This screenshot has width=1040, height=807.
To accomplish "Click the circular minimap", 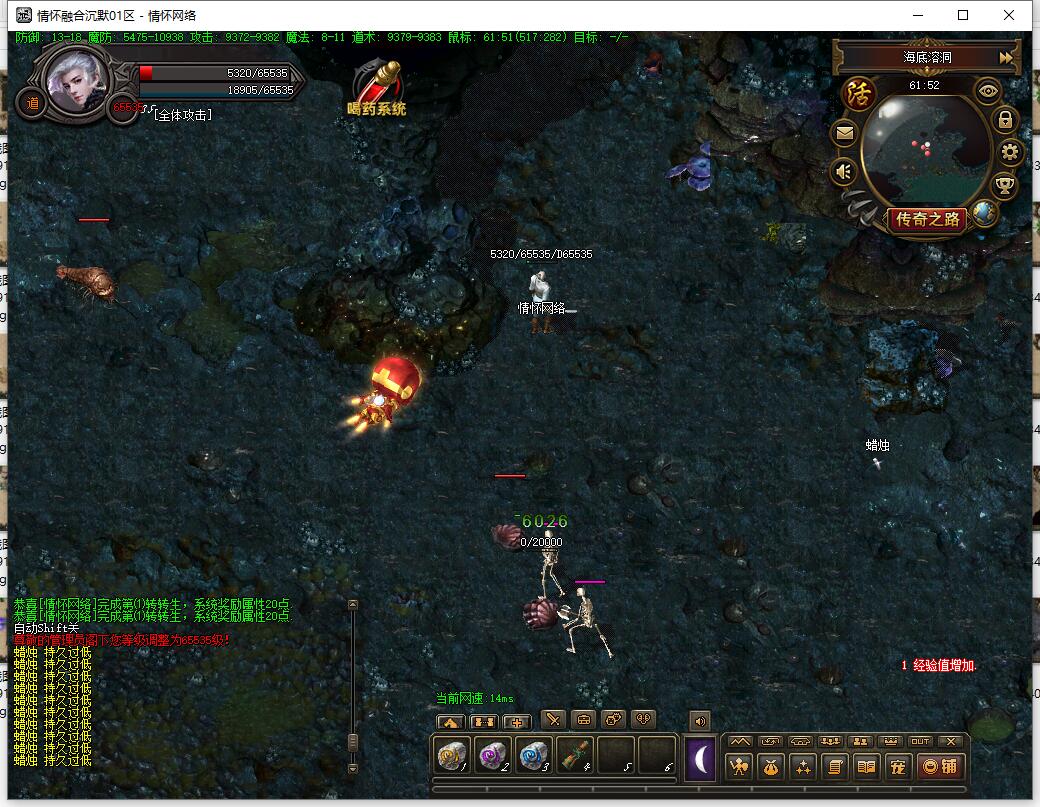I will [926, 145].
